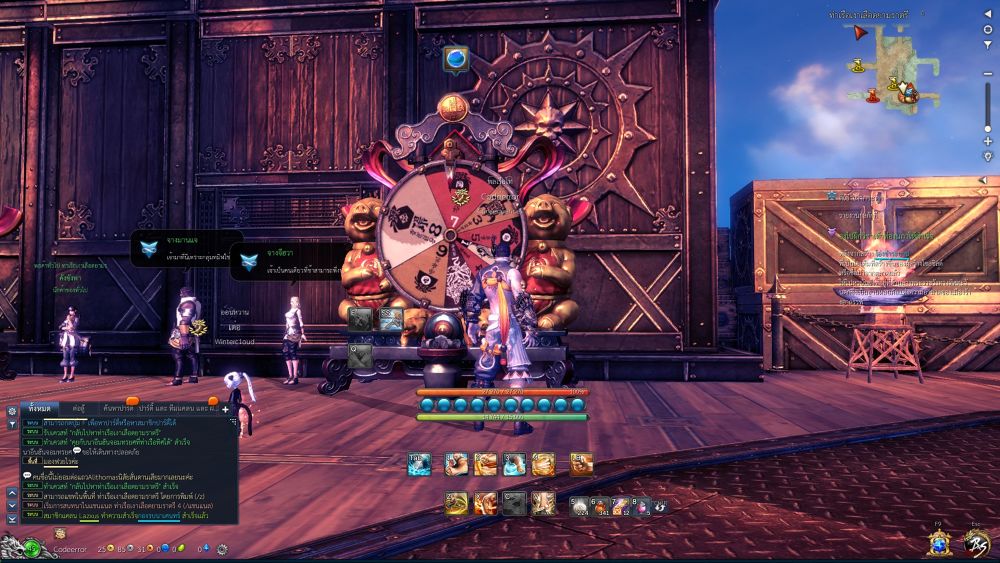Open the gear settings beside currency display
The height and width of the screenshot is (563, 1000).
coord(222,549)
